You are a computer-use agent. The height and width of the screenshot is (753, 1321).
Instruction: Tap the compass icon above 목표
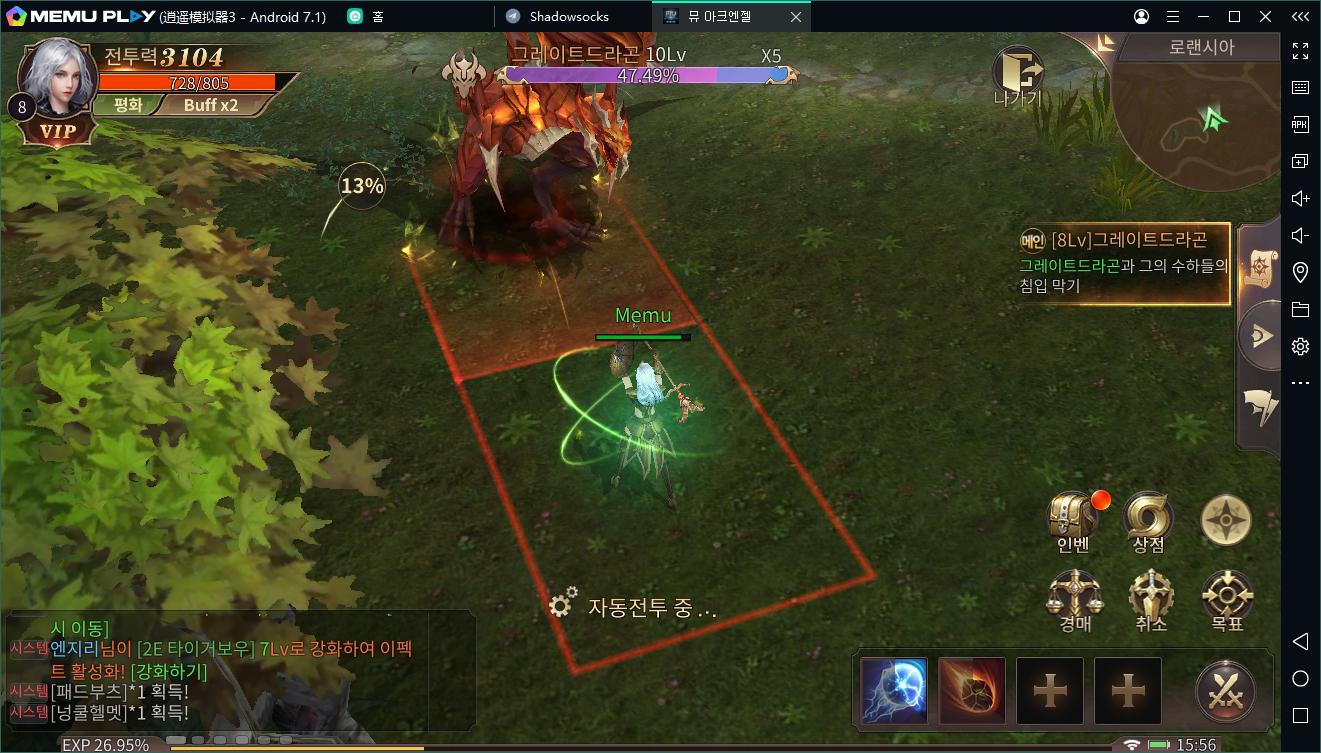[1225, 519]
